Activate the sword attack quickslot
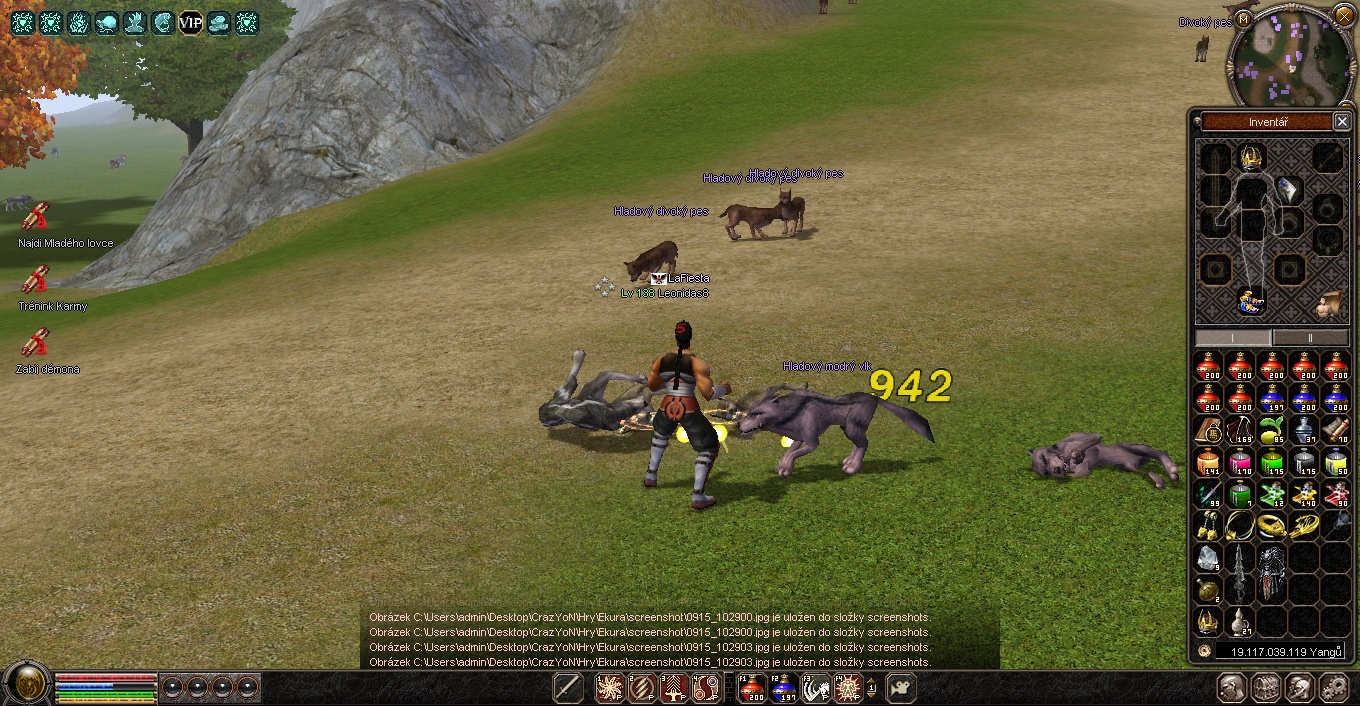The height and width of the screenshot is (706, 1360). pos(567,688)
